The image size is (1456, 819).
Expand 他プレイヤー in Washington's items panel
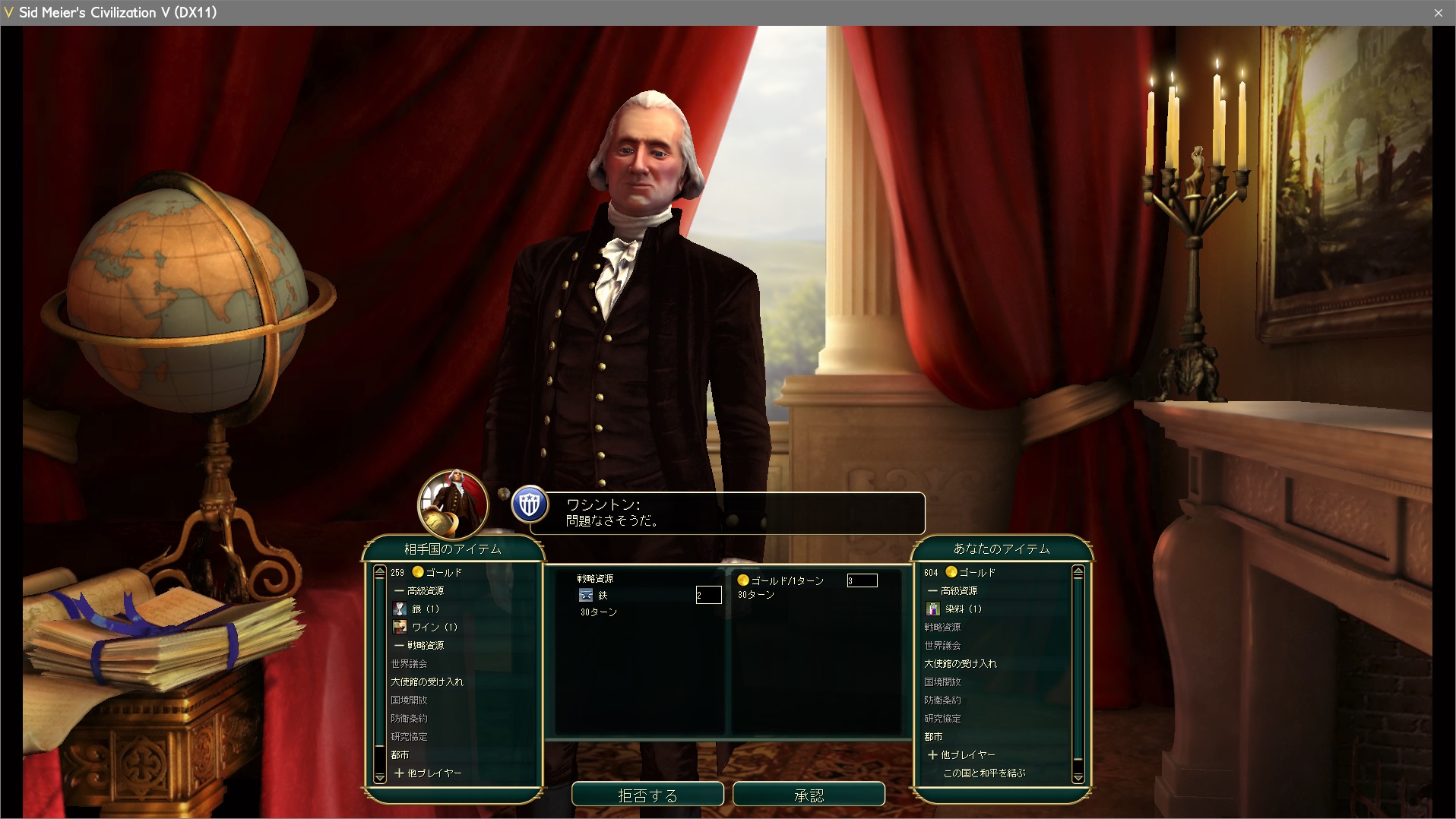[429, 773]
